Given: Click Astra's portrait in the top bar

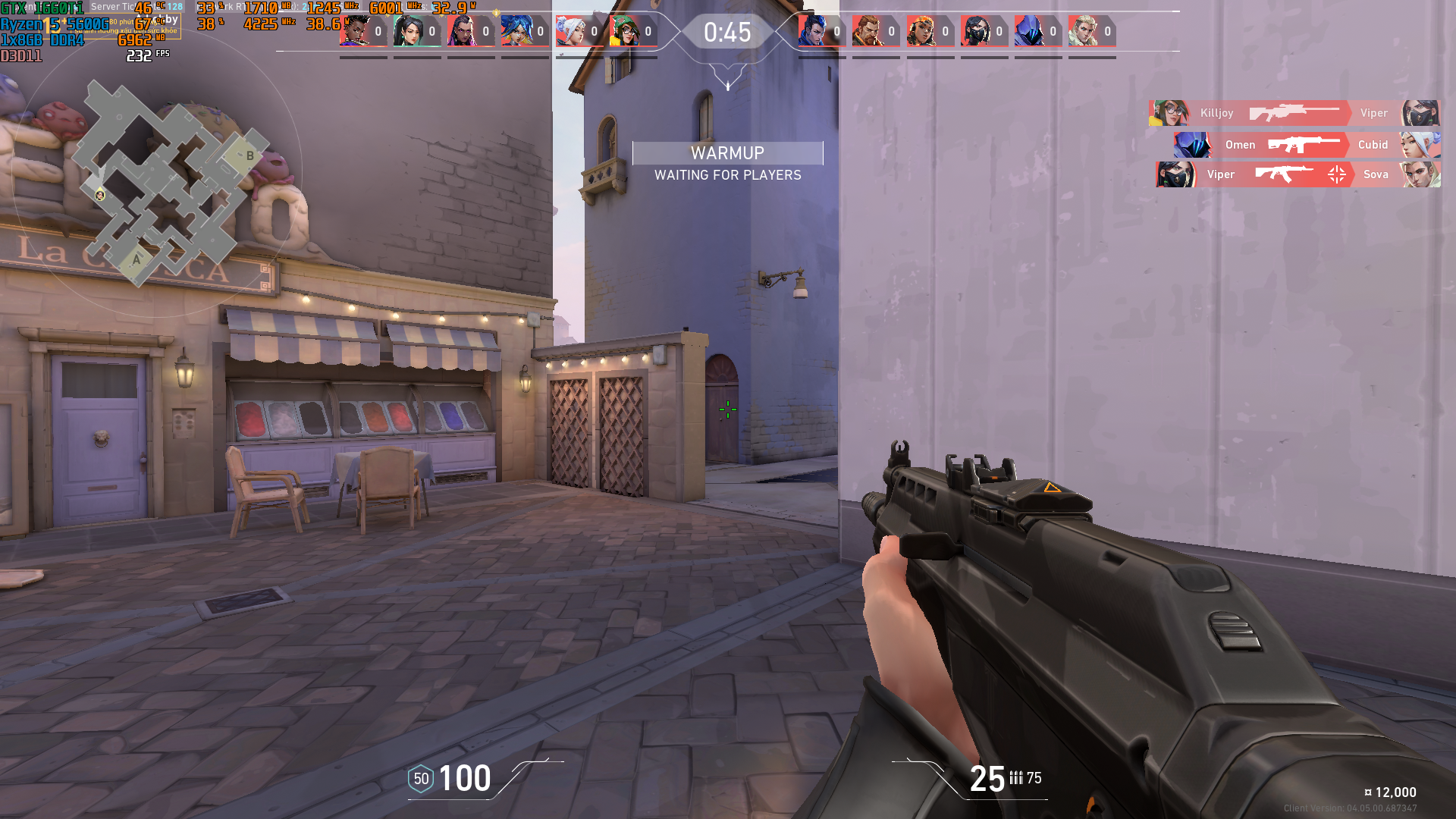Looking at the screenshot, I should [355, 31].
